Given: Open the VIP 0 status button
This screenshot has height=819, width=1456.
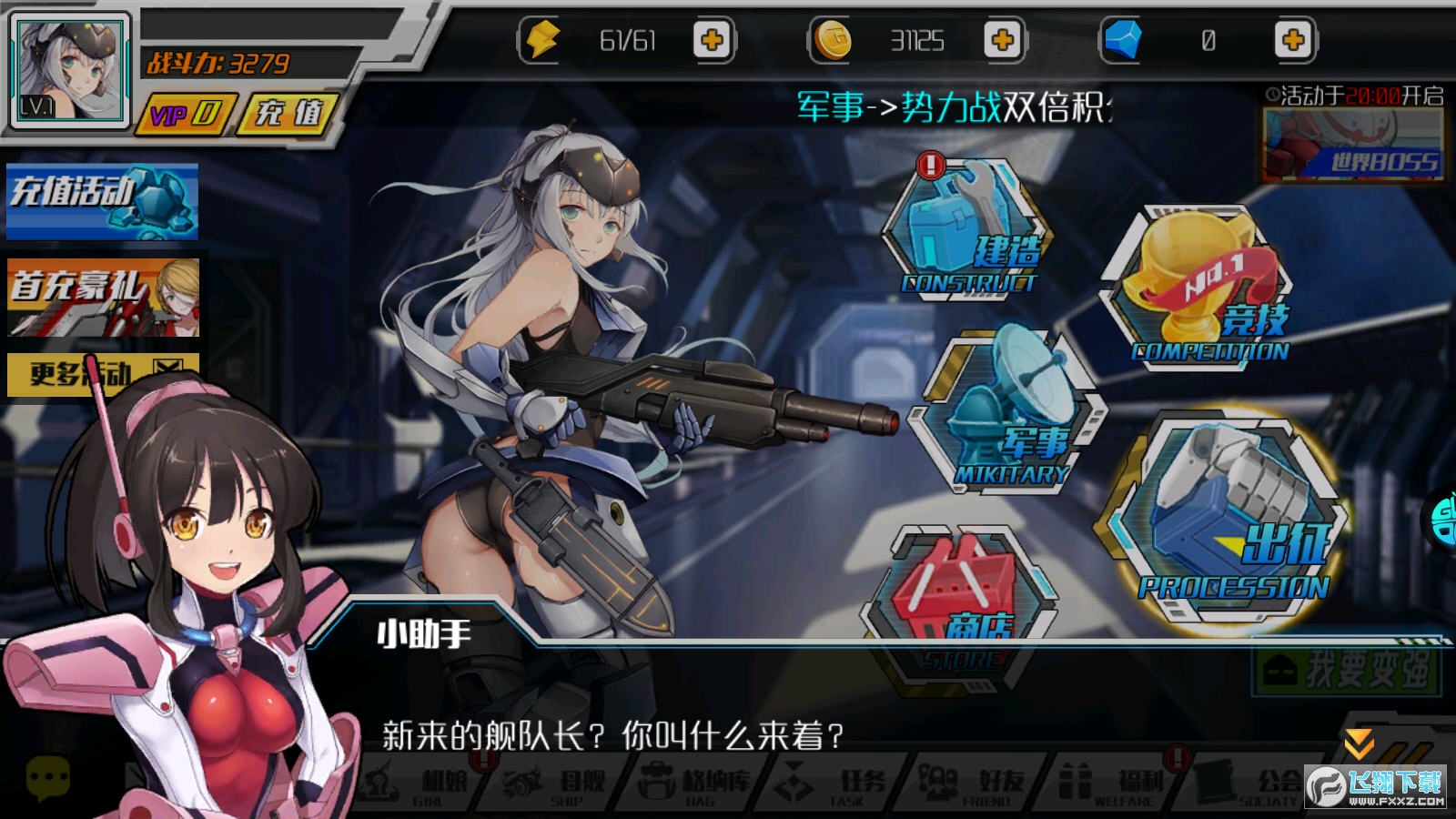Looking at the screenshot, I should pos(185,115).
